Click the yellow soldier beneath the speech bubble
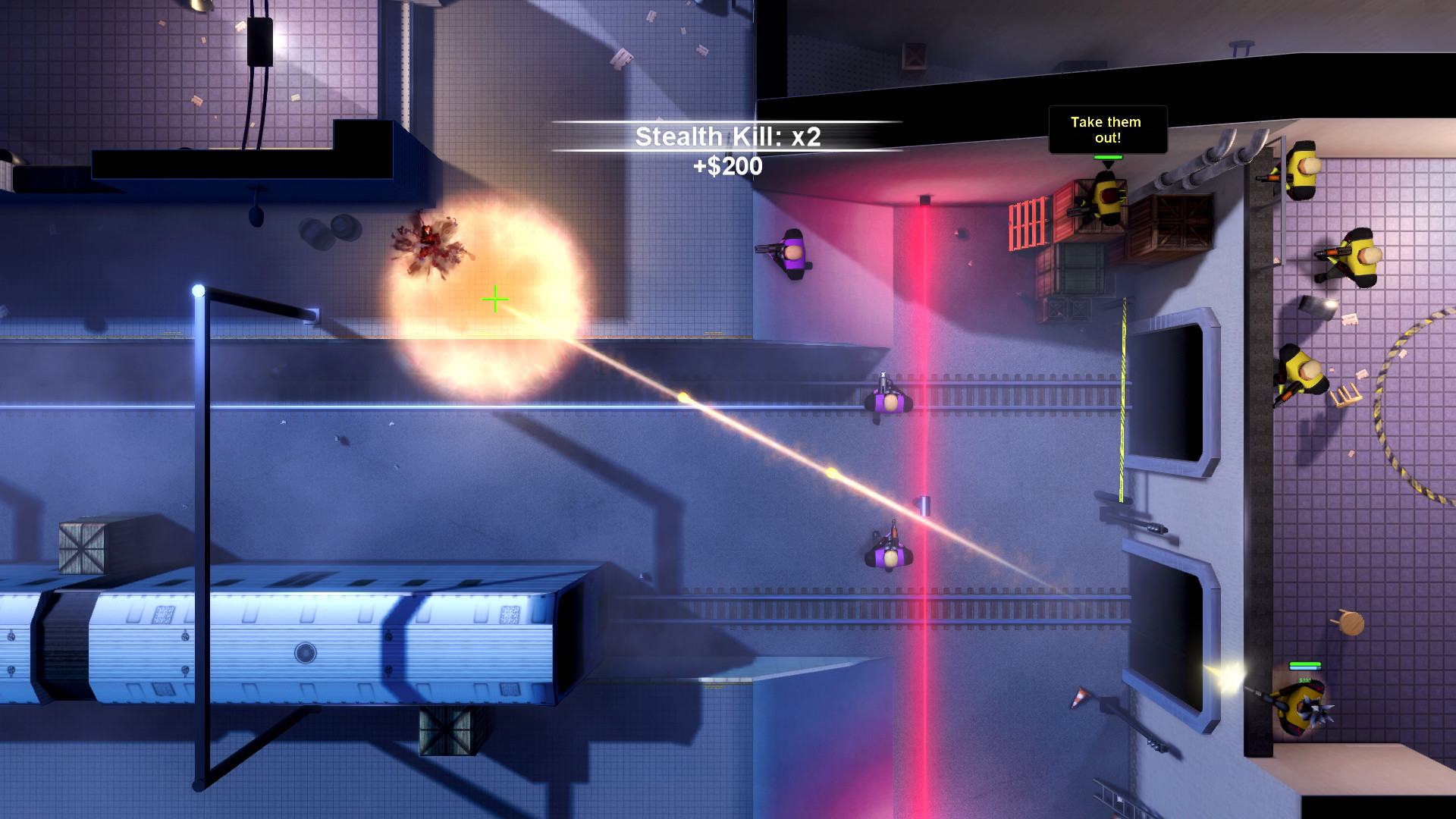Screen dimensions: 1456x819 [1107, 199]
